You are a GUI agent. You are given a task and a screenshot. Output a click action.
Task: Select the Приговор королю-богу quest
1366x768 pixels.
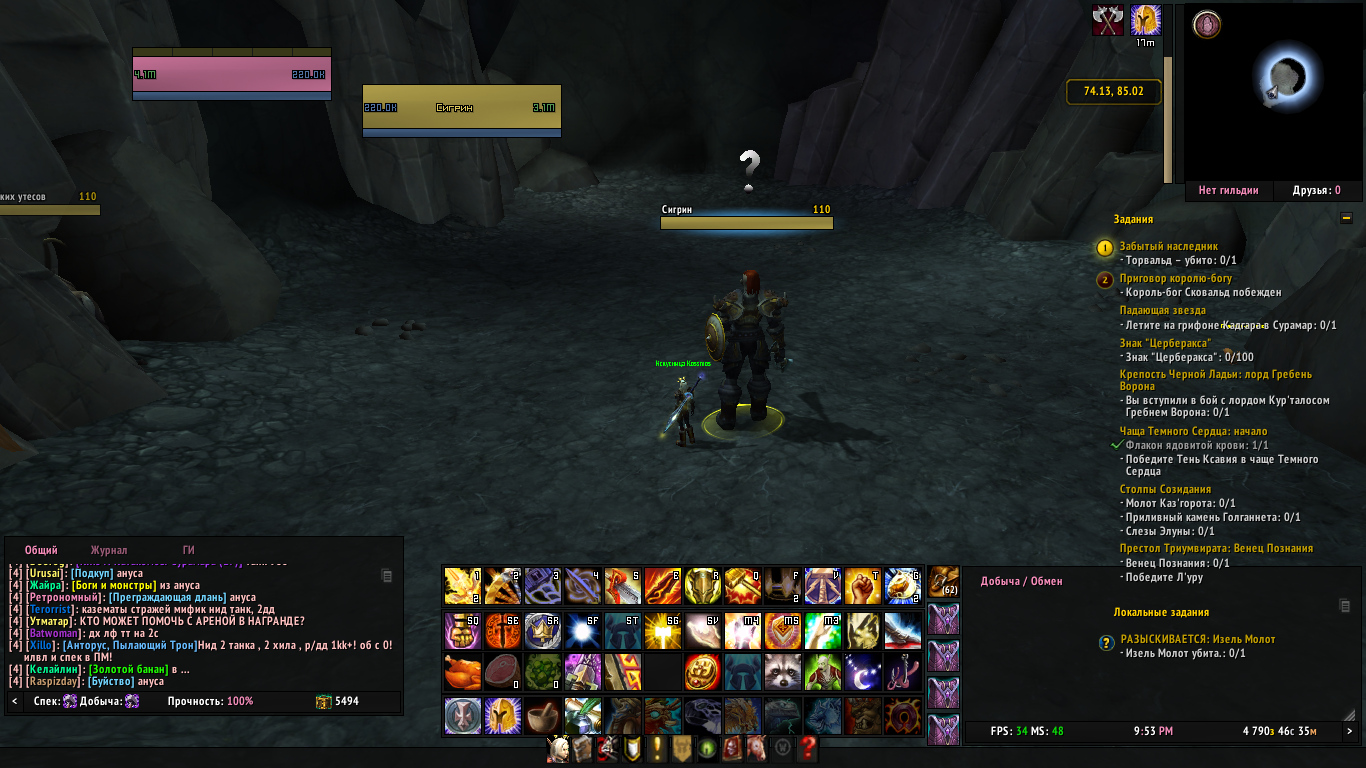coord(1176,279)
